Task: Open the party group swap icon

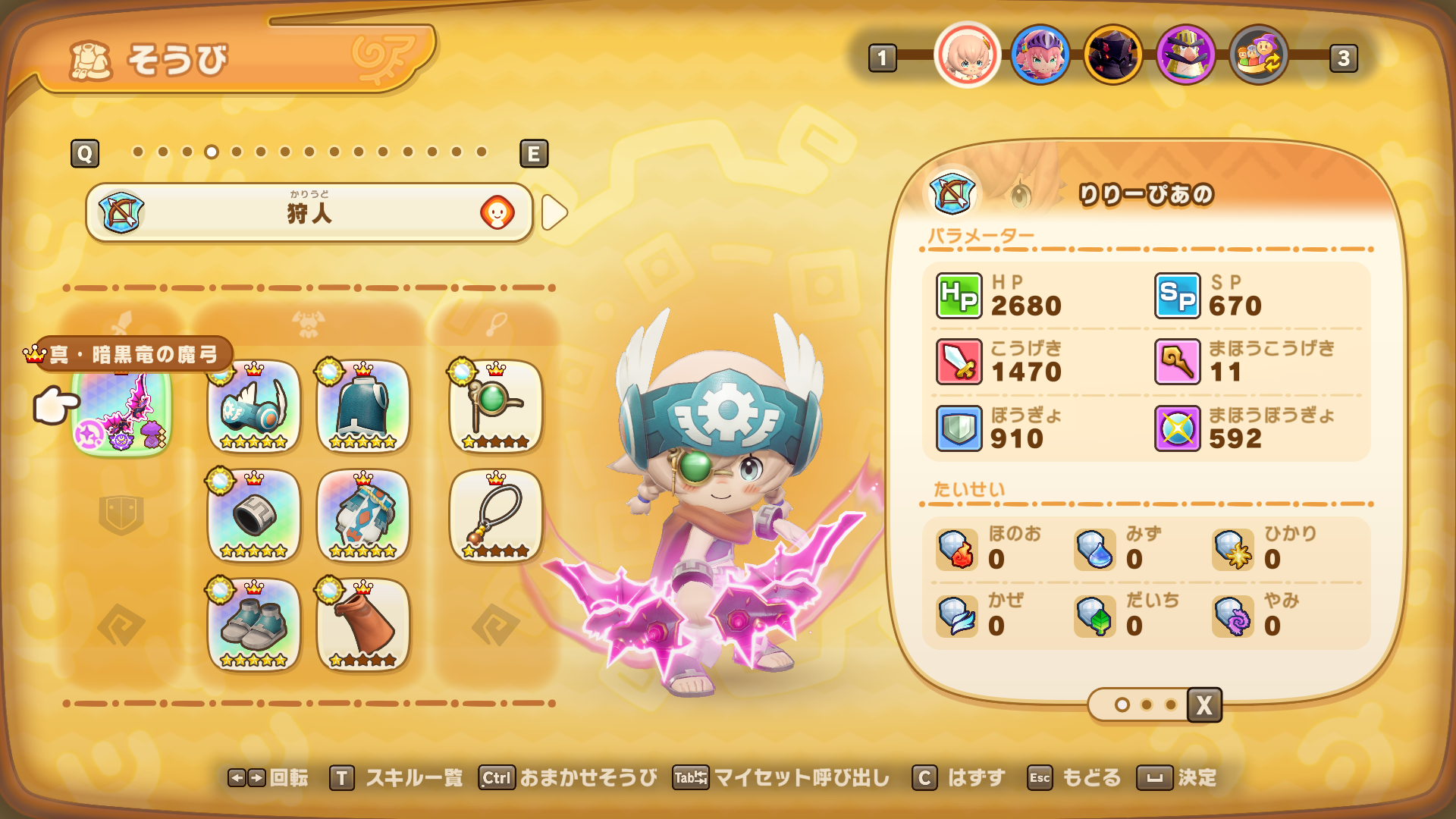Action: click(x=1258, y=55)
